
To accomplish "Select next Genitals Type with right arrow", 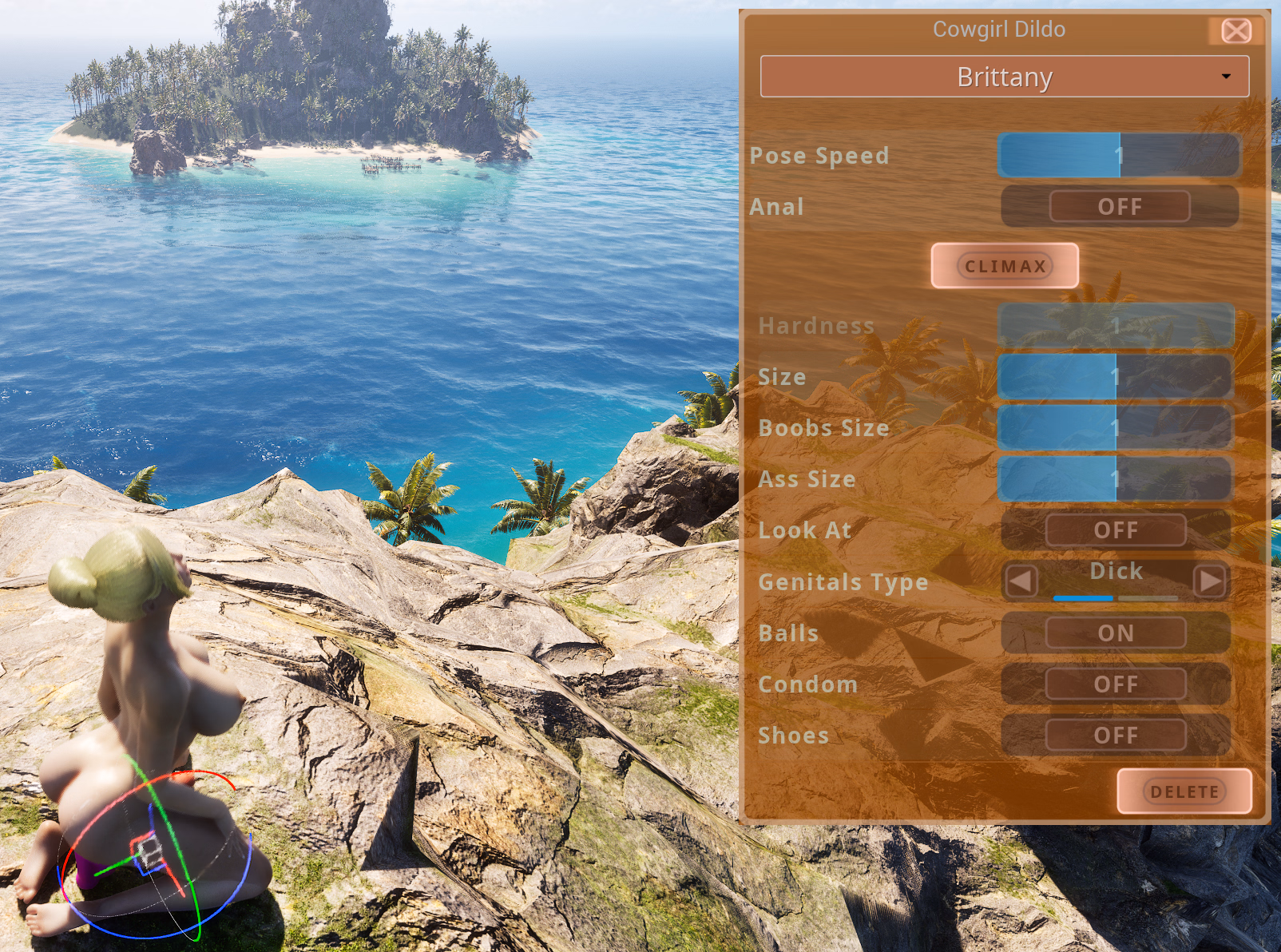I will 1210,581.
